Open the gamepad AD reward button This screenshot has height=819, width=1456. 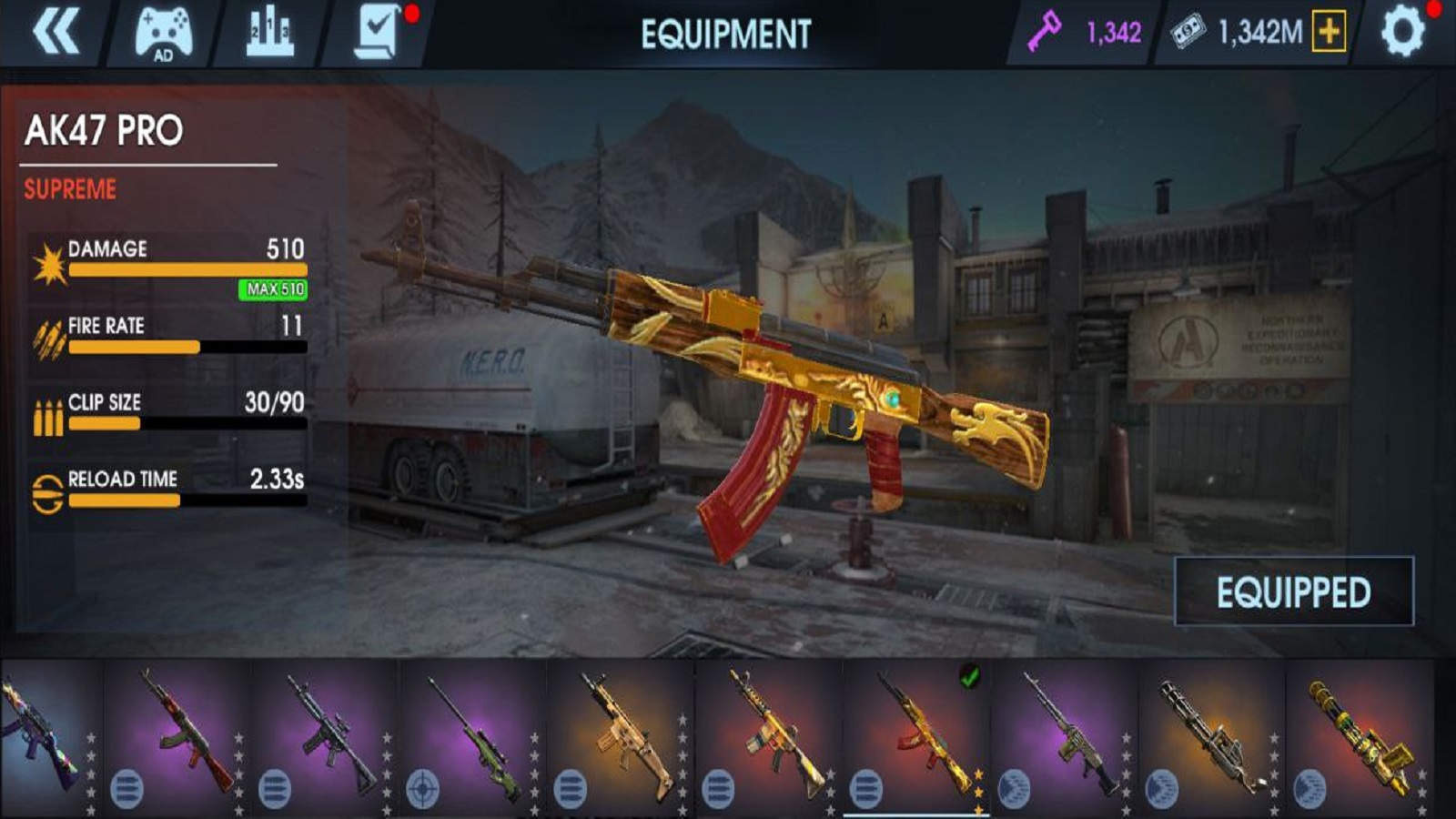coord(164,35)
